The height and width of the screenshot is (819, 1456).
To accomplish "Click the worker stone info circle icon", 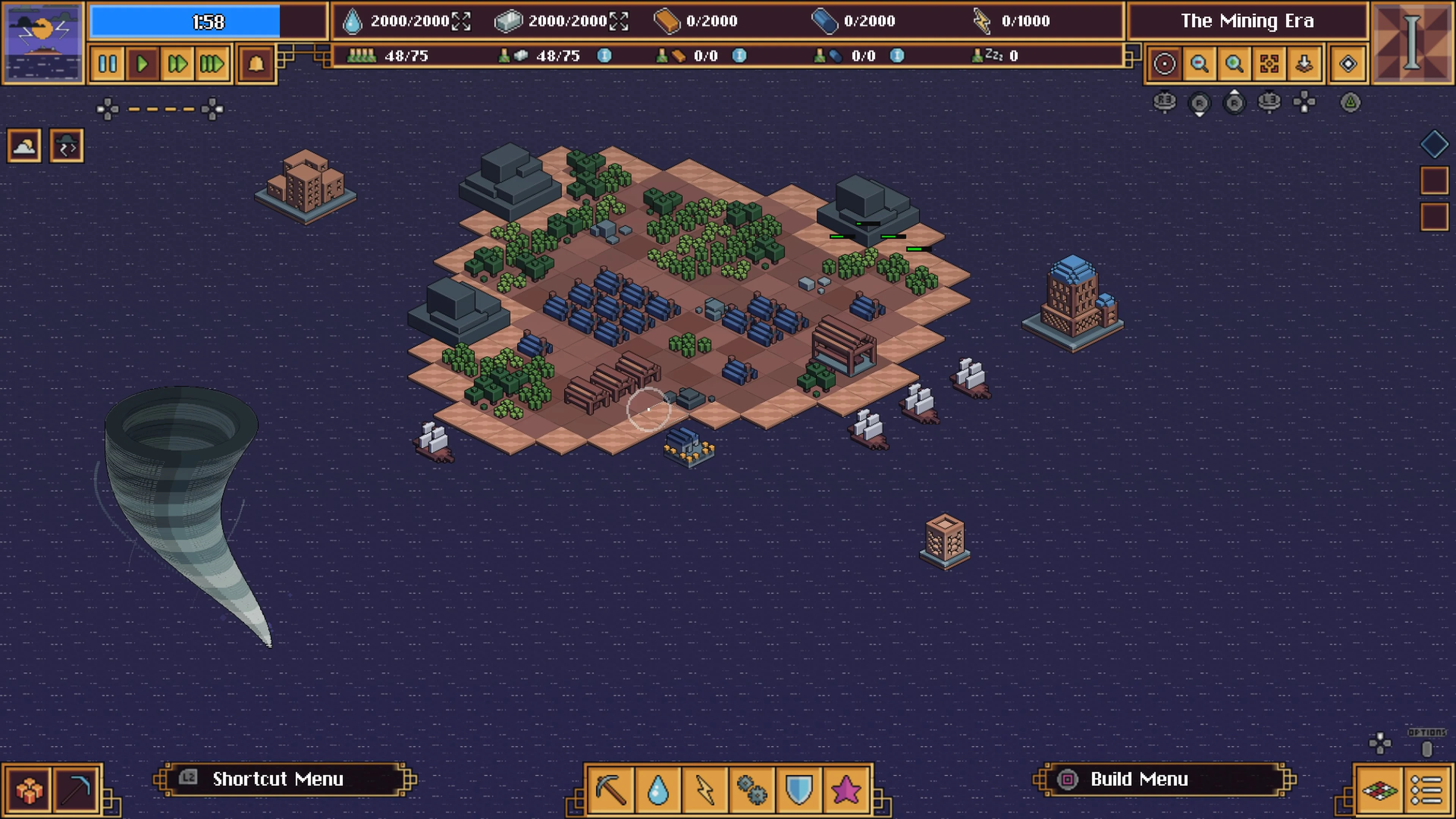I will pos(604,56).
